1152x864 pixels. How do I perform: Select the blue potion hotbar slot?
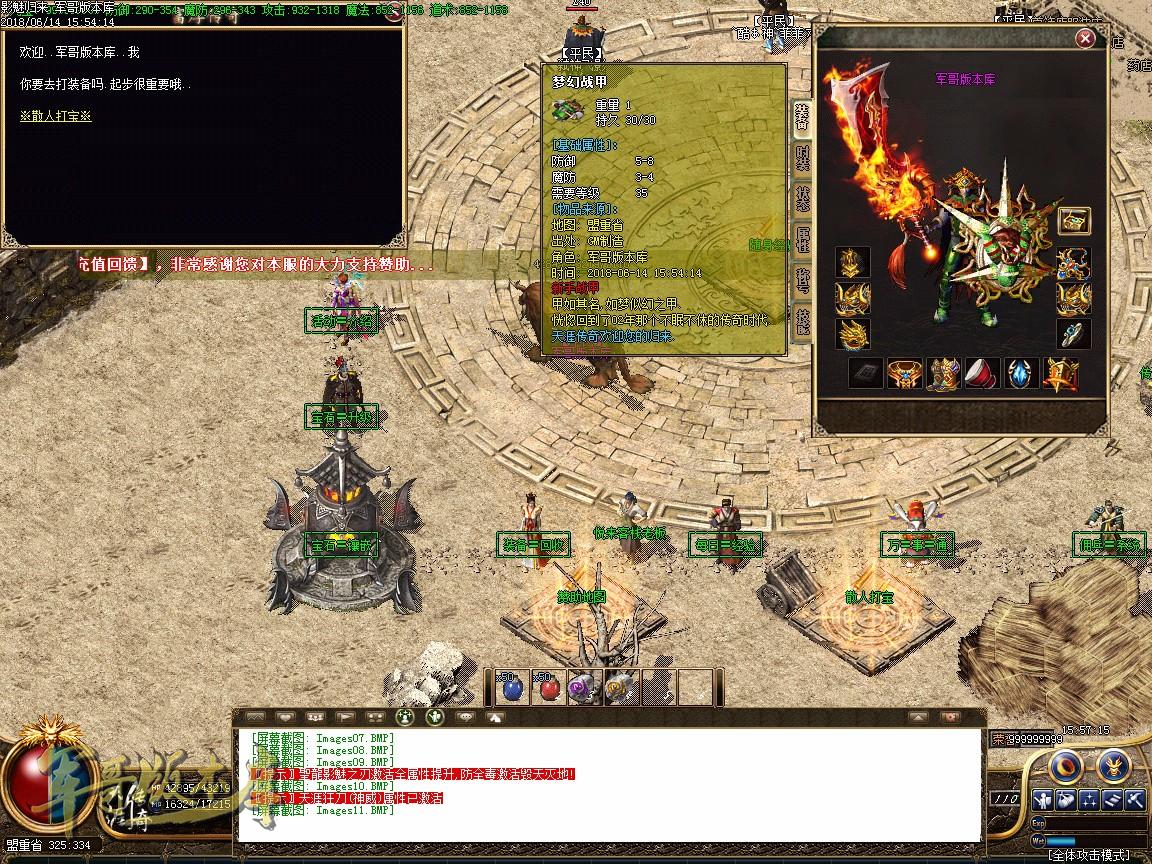tap(513, 688)
